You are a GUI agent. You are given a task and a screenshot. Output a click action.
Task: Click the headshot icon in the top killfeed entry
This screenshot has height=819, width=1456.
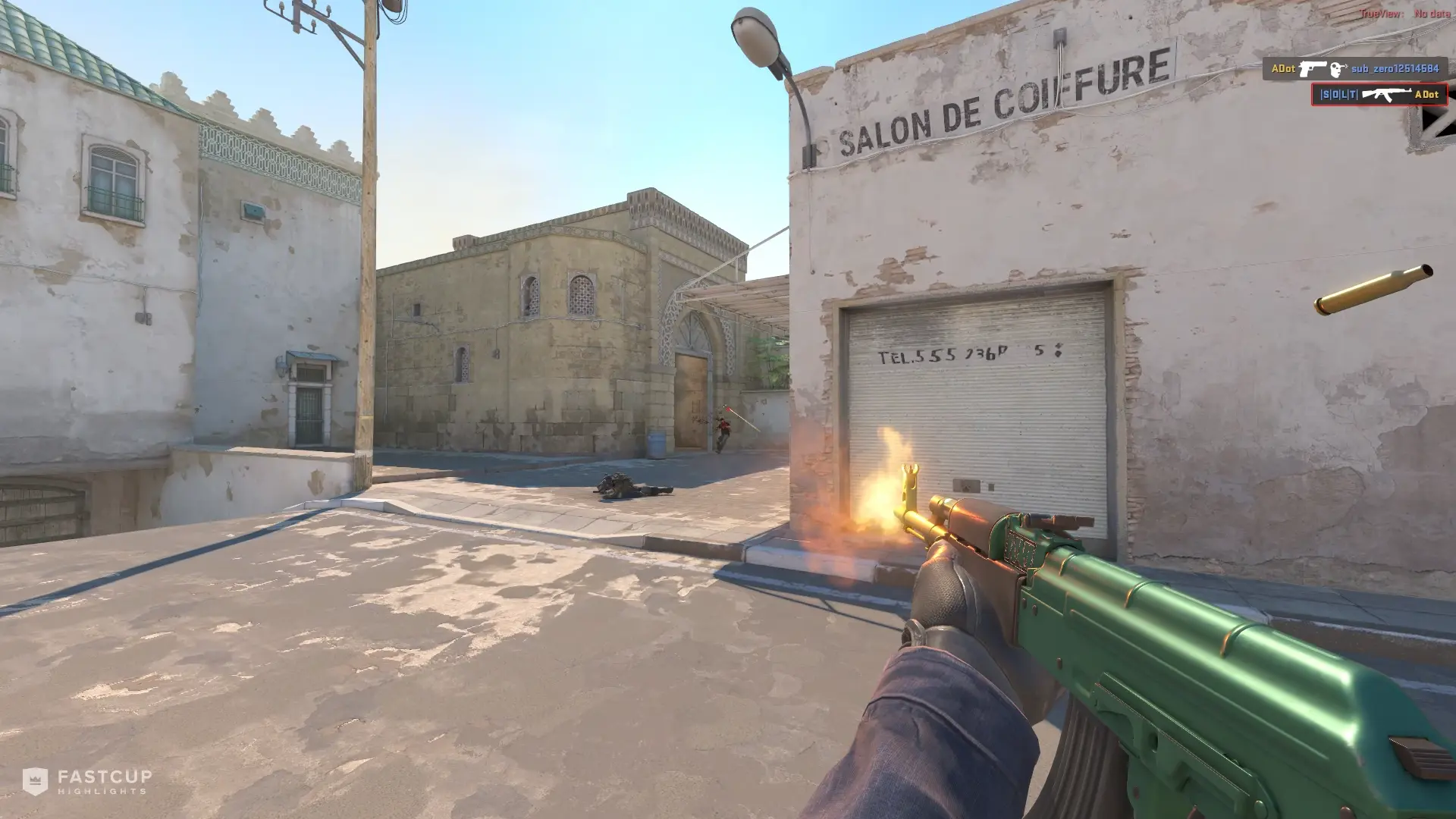(x=1338, y=69)
